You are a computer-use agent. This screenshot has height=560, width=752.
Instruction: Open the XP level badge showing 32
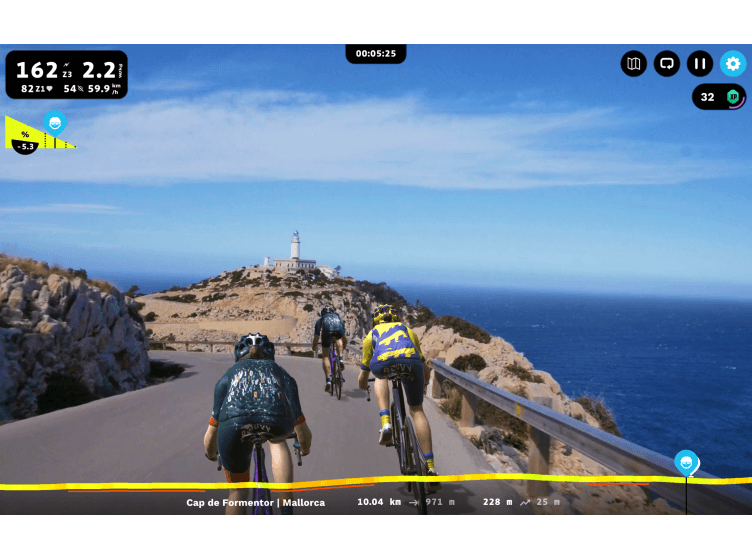pos(719,97)
